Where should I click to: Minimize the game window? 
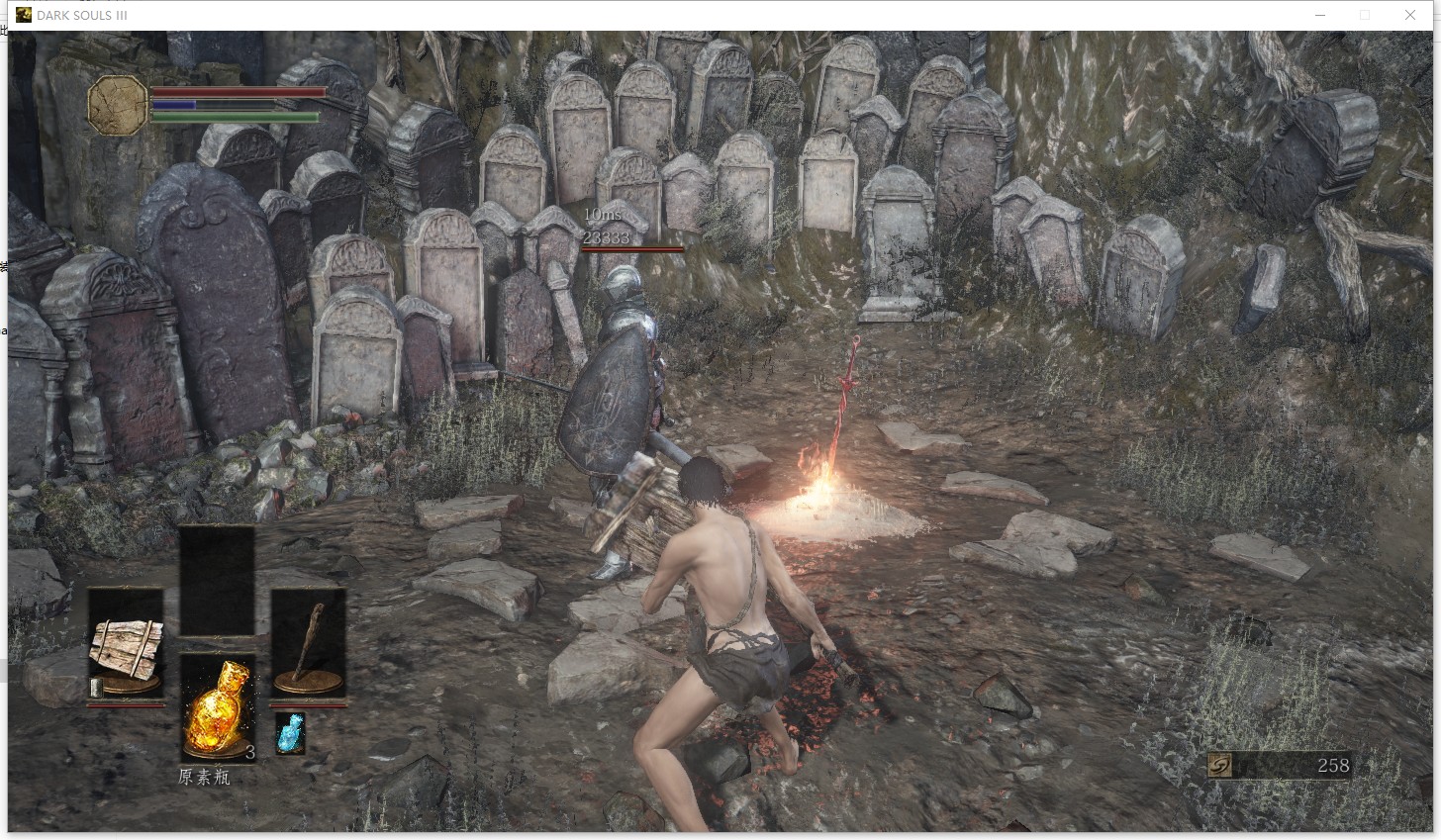click(x=1320, y=15)
